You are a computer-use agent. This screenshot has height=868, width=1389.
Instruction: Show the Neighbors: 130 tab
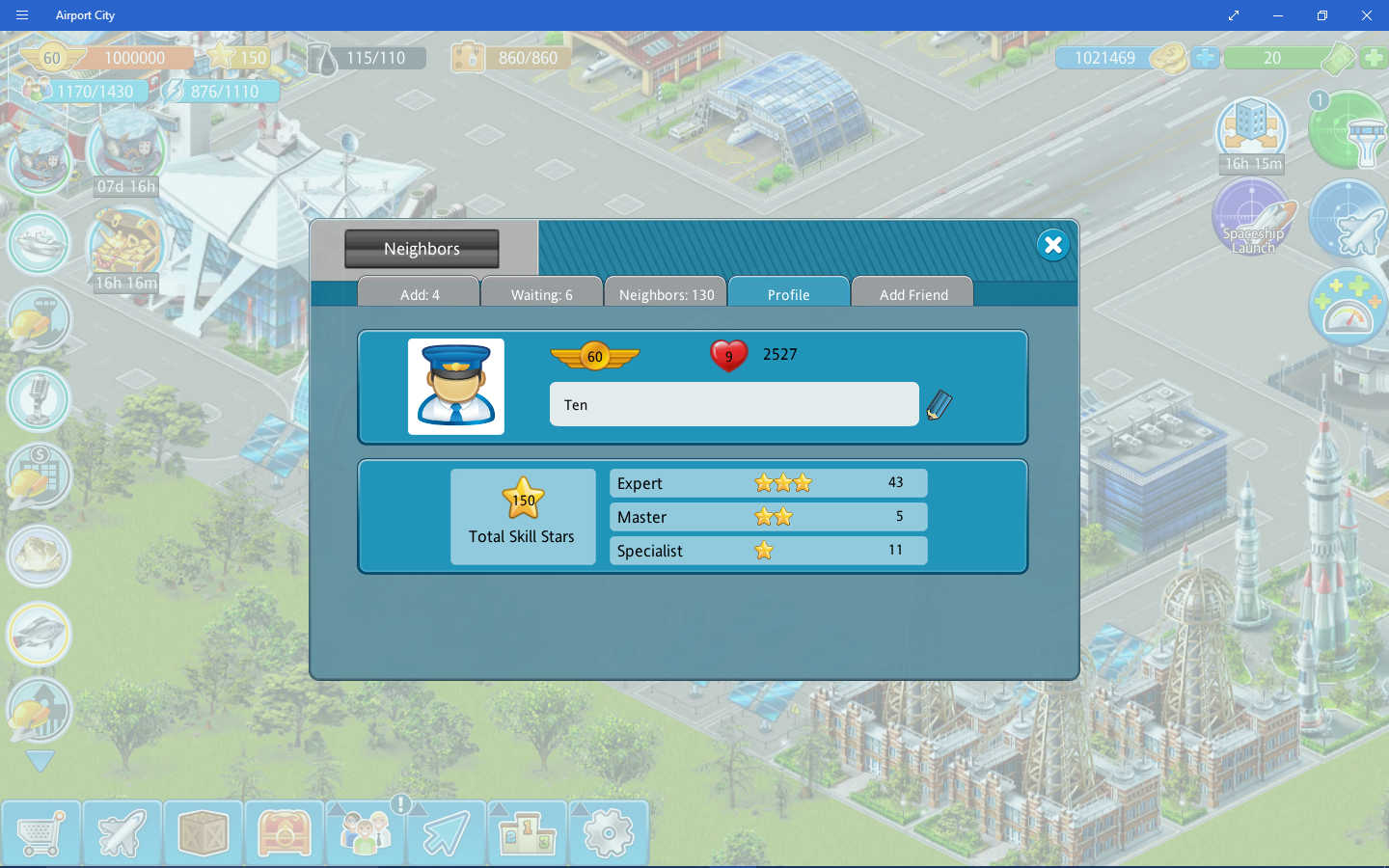coord(667,293)
